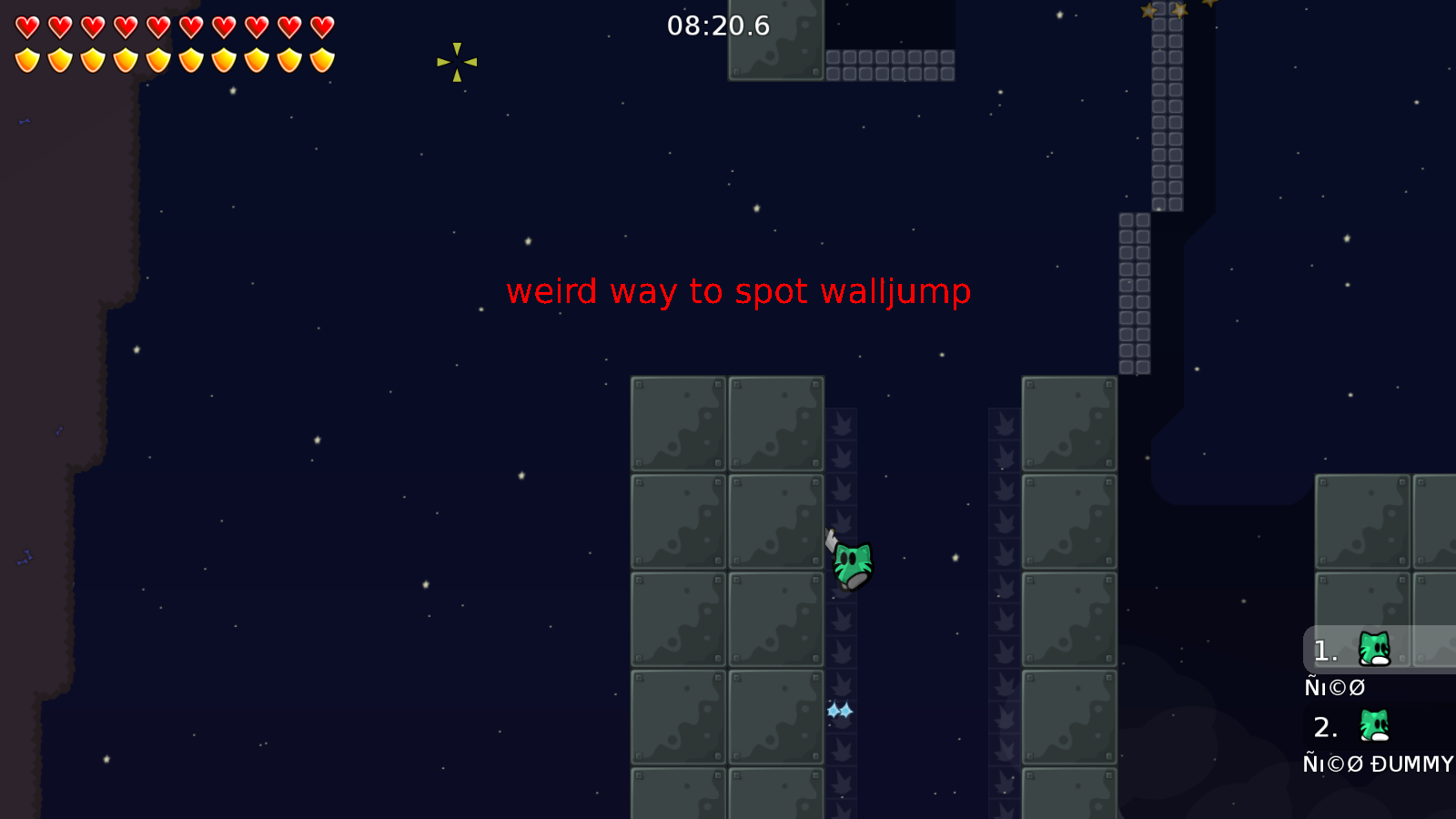
Task: Click the first red heart icon
Action: coord(25,25)
